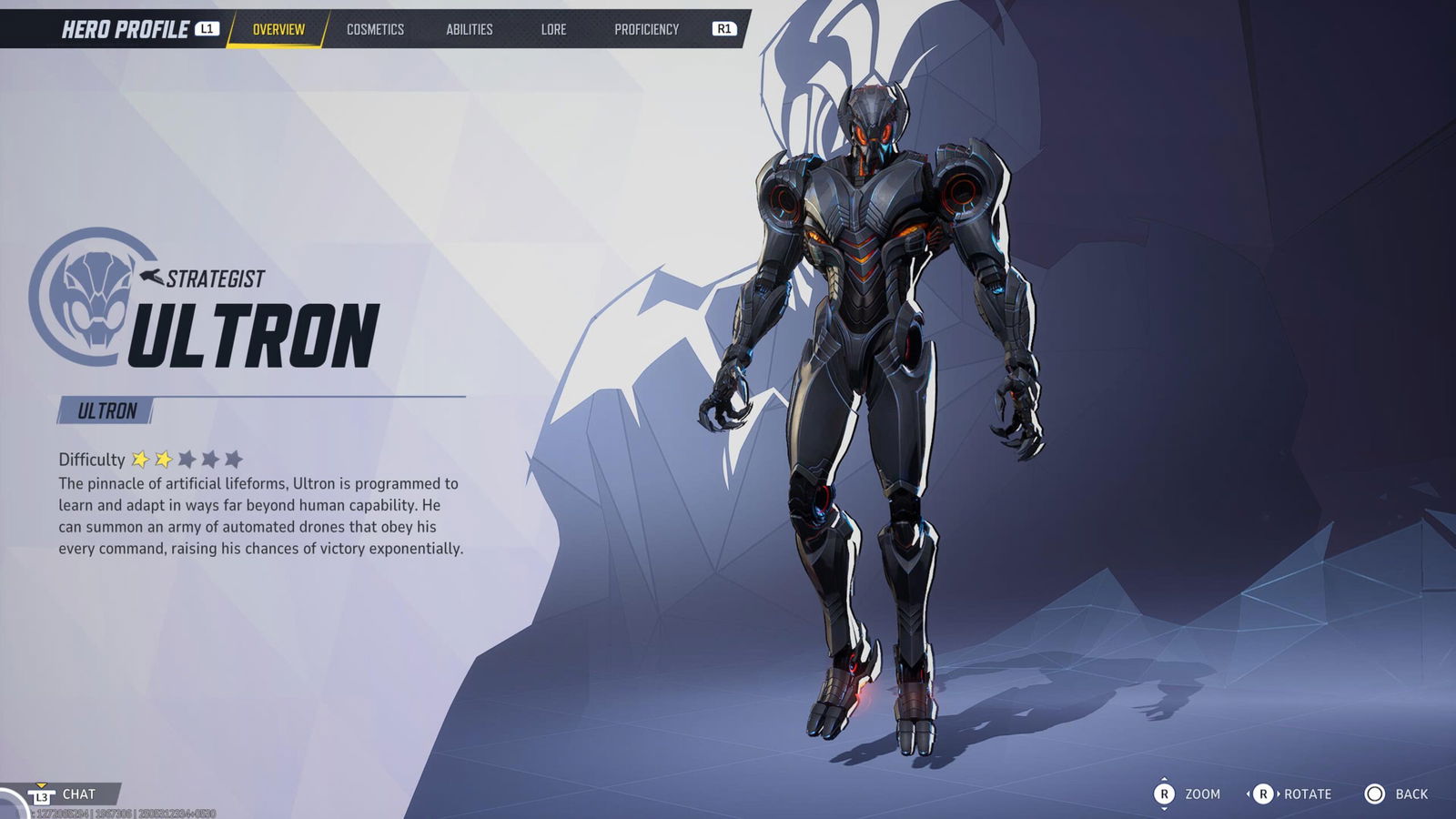1456x819 pixels.
Task: Select the Lore tab
Action: [x=553, y=29]
